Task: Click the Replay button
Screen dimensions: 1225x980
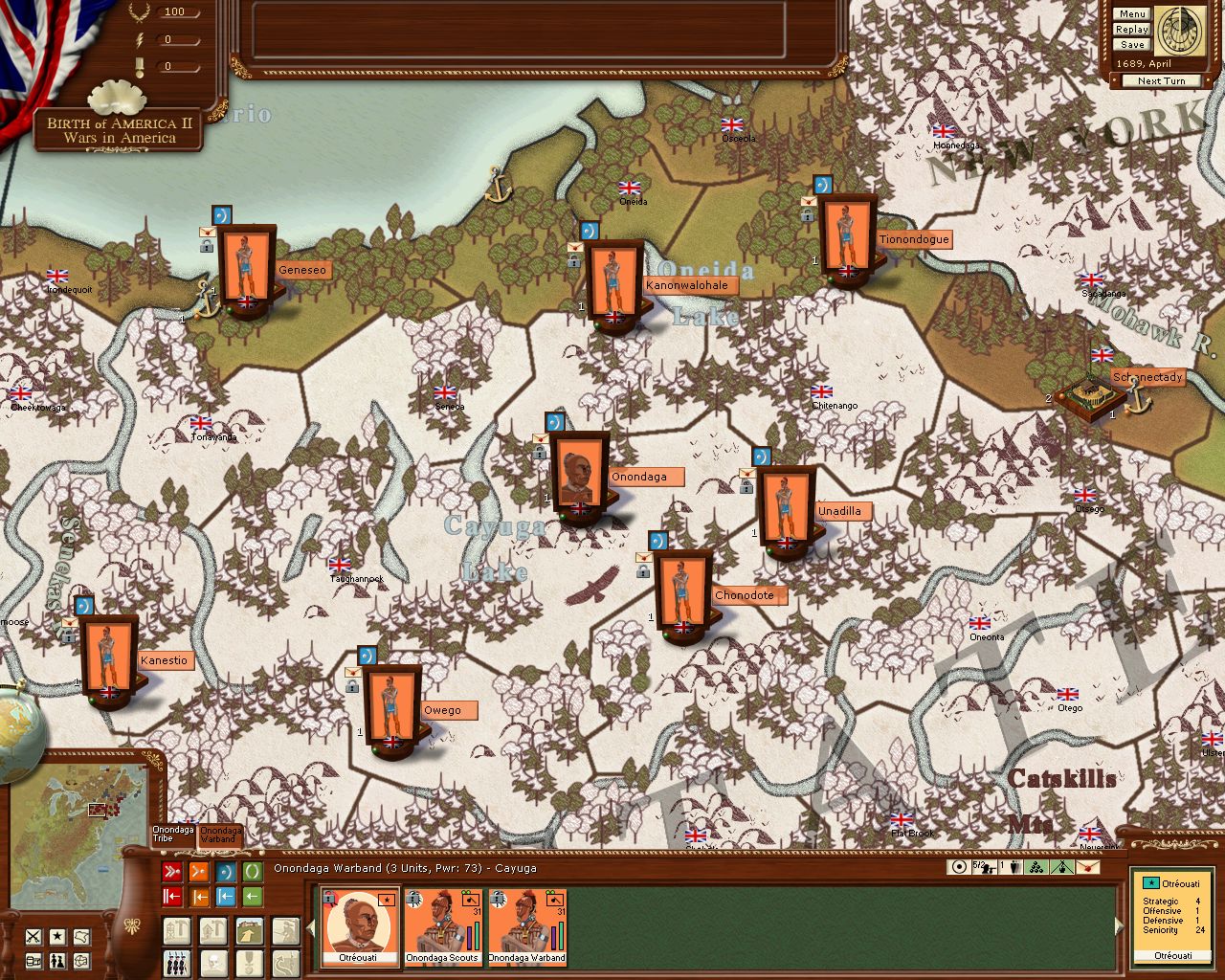Action: [x=1131, y=30]
